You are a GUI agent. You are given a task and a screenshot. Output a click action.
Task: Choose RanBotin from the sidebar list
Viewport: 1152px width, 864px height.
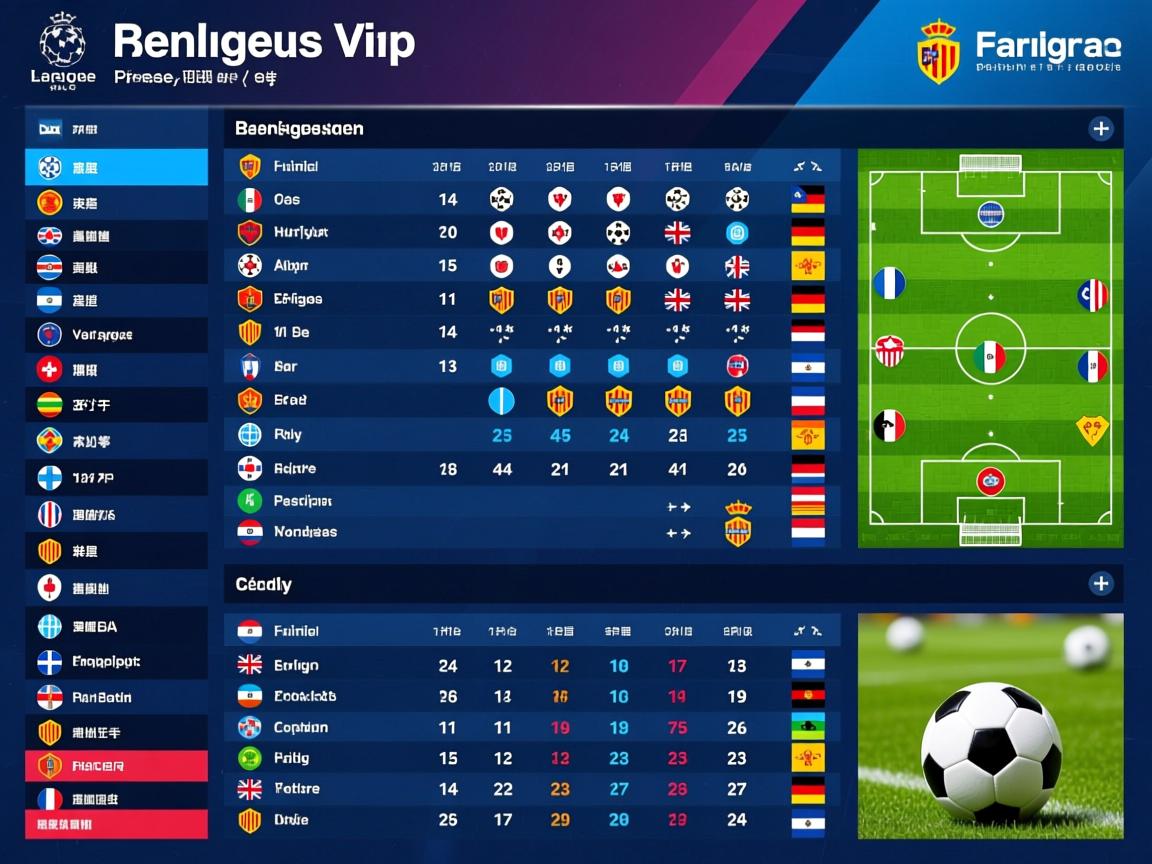click(116, 697)
